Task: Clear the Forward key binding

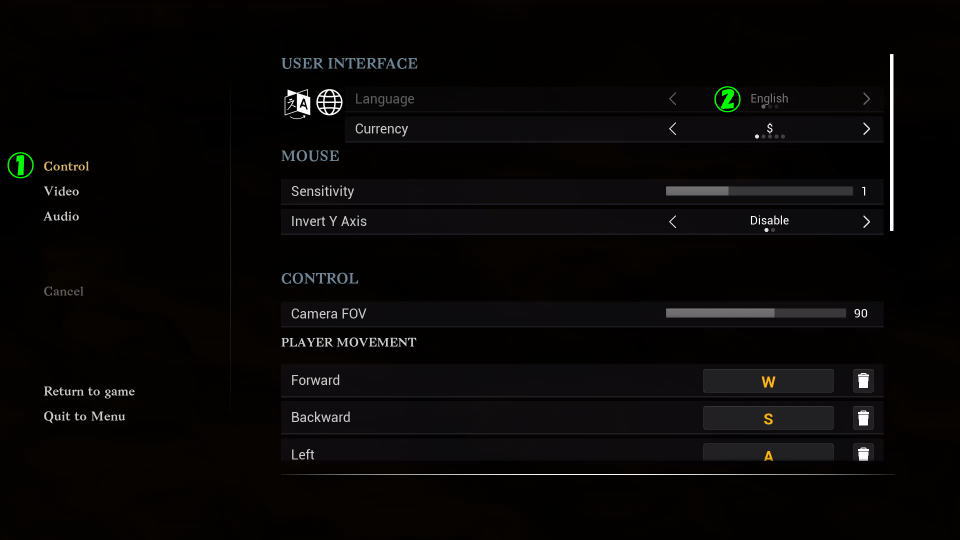Action: 863,381
